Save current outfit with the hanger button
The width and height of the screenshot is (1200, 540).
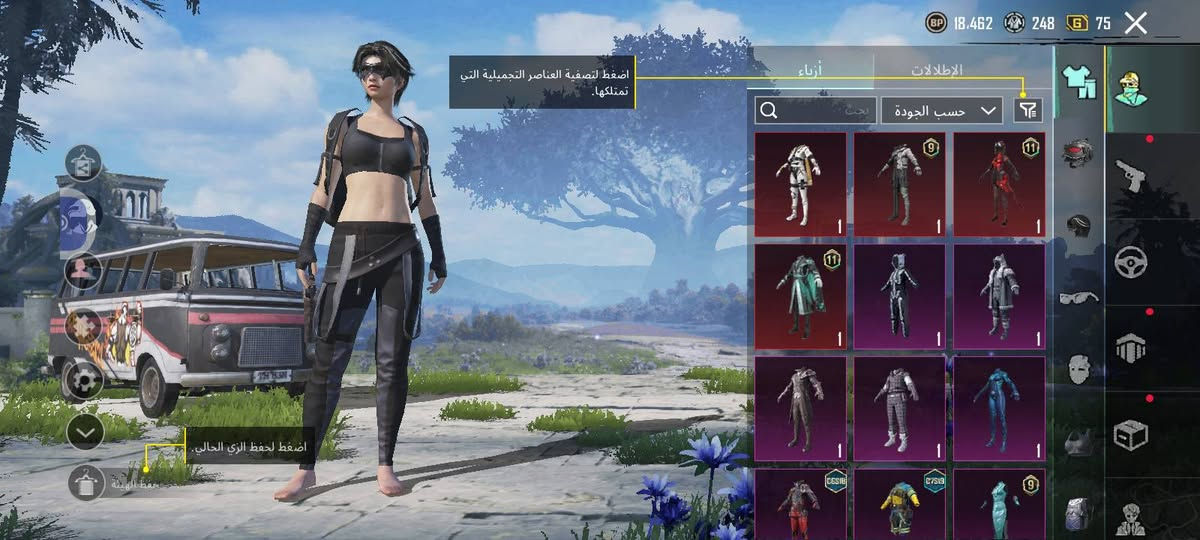(87, 484)
